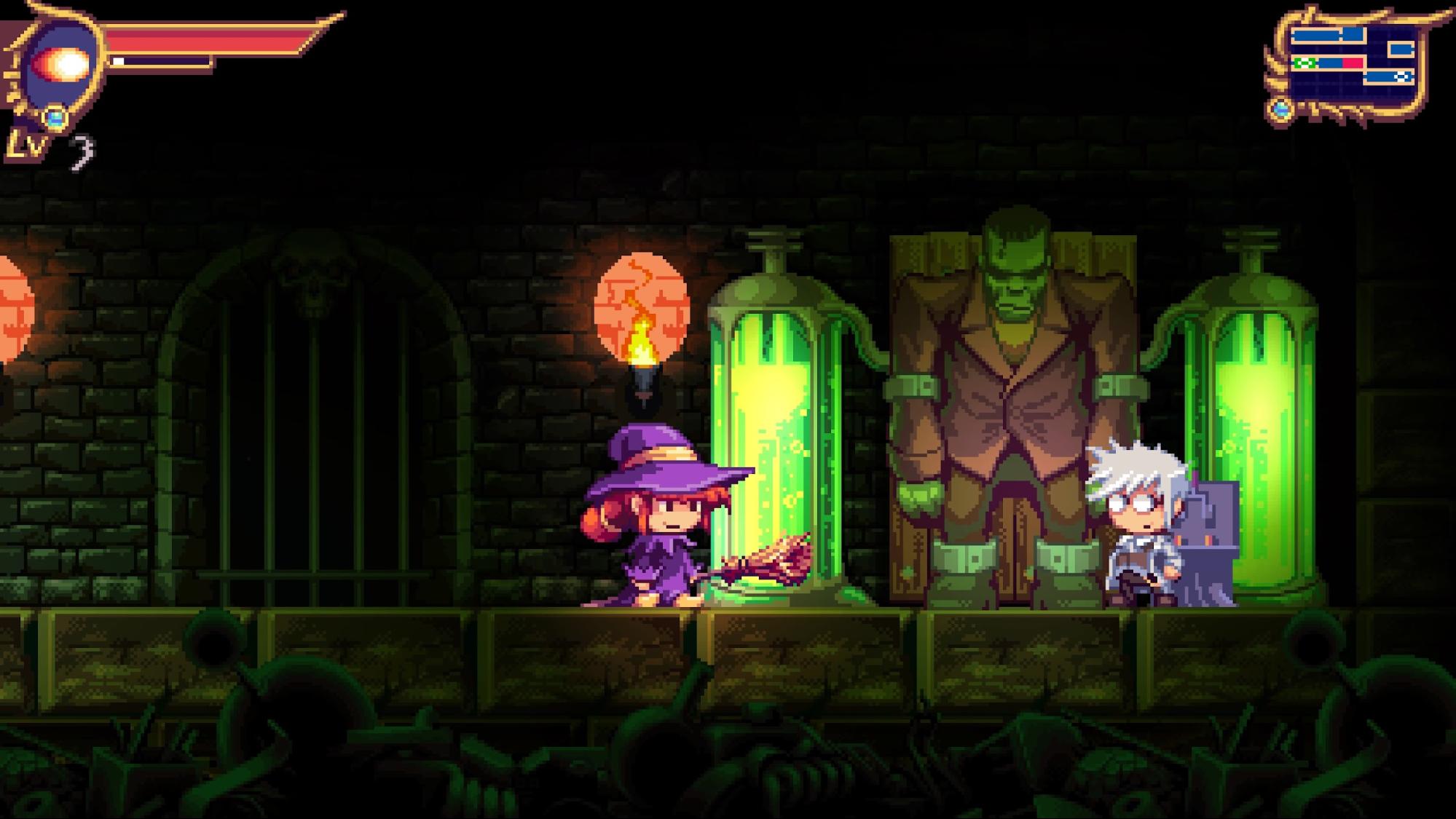Click the large blue map cell top-left of minimap
The height and width of the screenshot is (819, 1456).
pos(1317,33)
